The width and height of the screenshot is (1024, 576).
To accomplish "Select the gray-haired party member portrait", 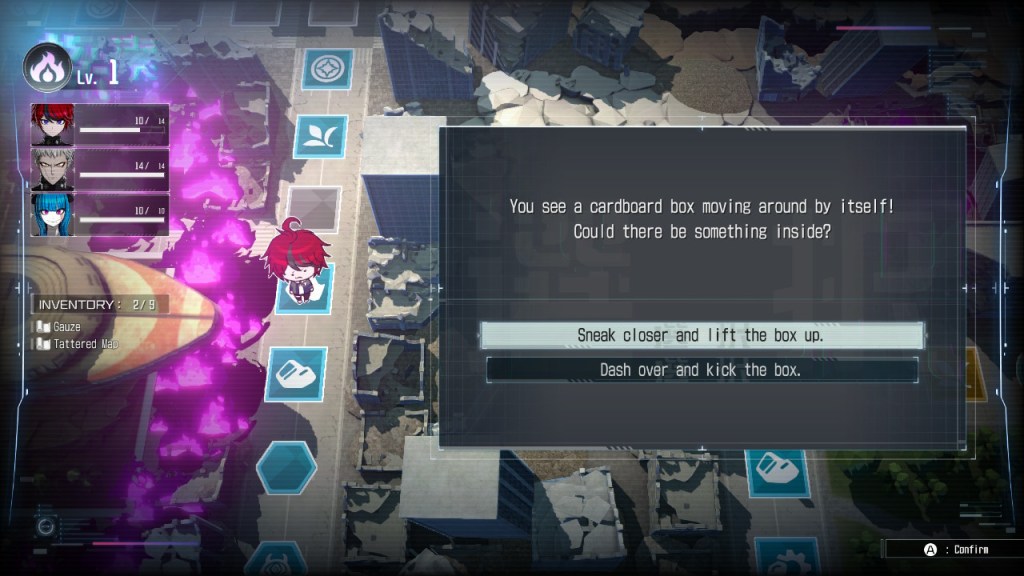I will (52, 170).
